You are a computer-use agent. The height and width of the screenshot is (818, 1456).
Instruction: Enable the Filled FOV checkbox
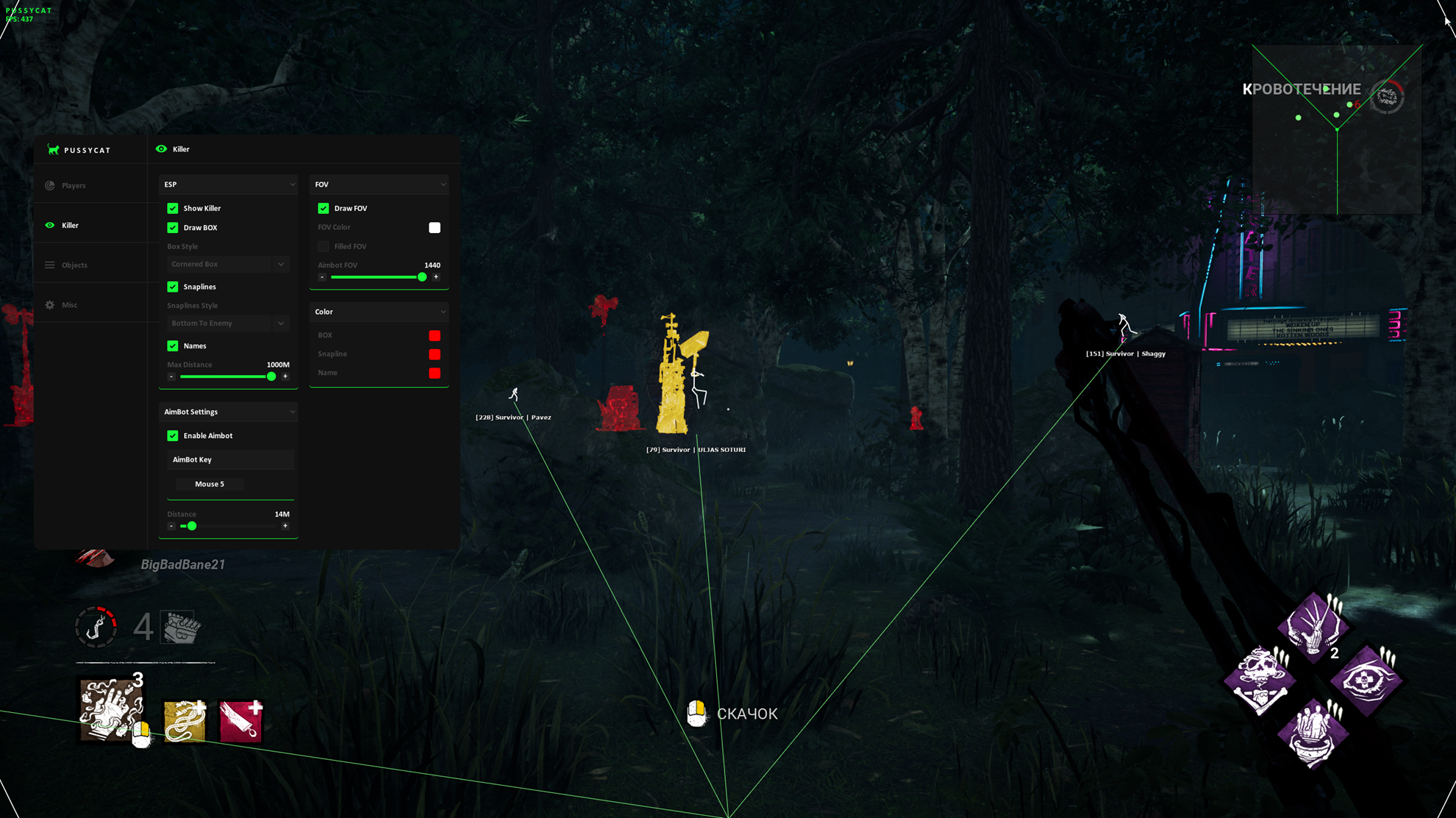[324, 246]
